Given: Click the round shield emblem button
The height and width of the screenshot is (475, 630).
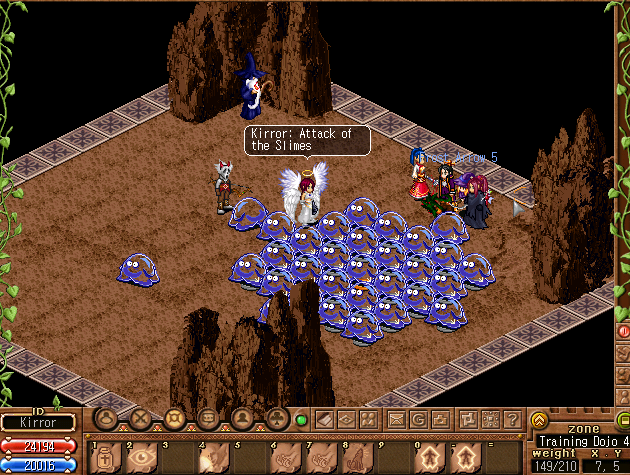Looking at the screenshot, I should [175, 418].
